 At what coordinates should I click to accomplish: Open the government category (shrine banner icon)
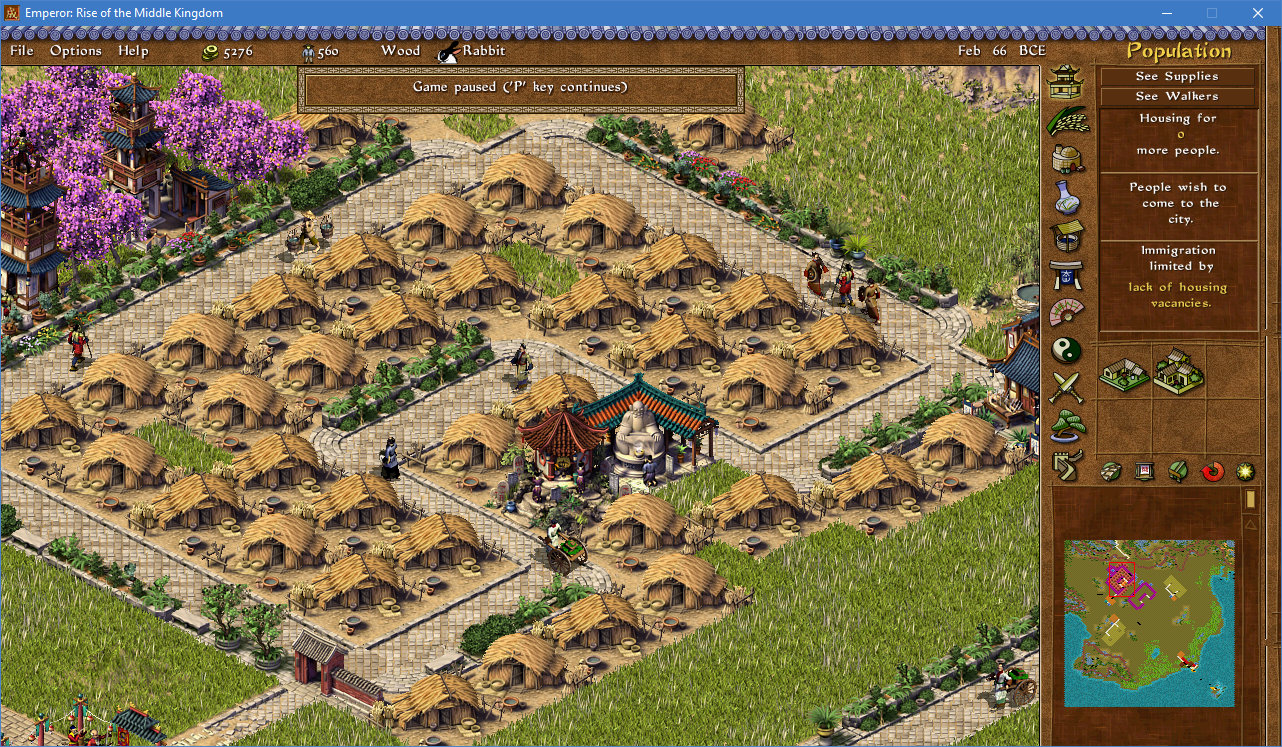click(x=1066, y=271)
